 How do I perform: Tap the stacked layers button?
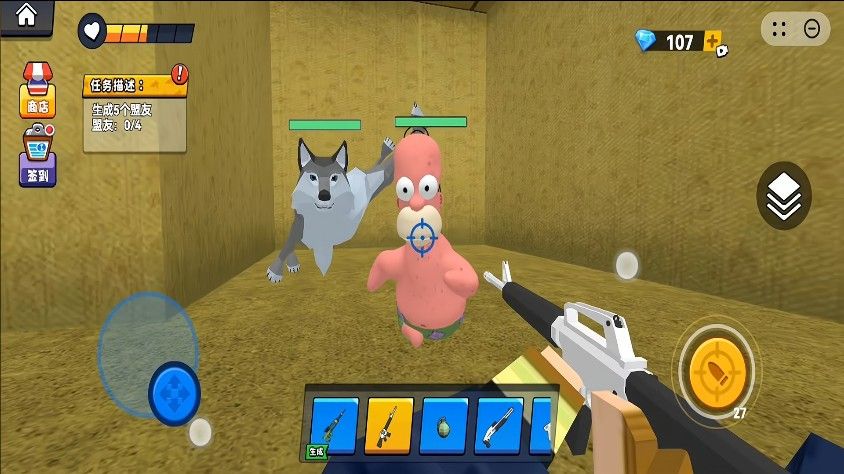click(x=784, y=196)
